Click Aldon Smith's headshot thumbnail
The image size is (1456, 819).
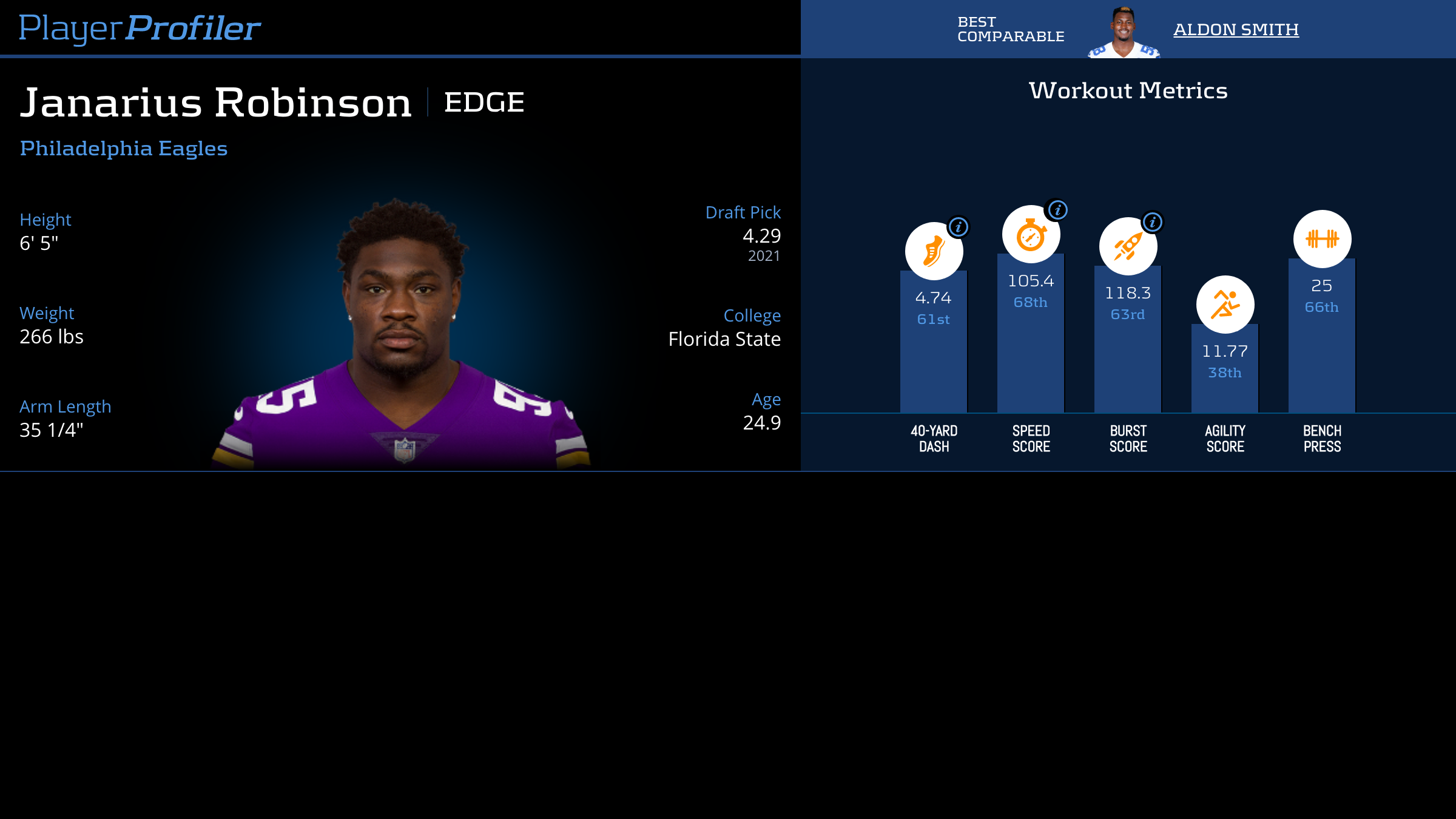coord(1124,33)
